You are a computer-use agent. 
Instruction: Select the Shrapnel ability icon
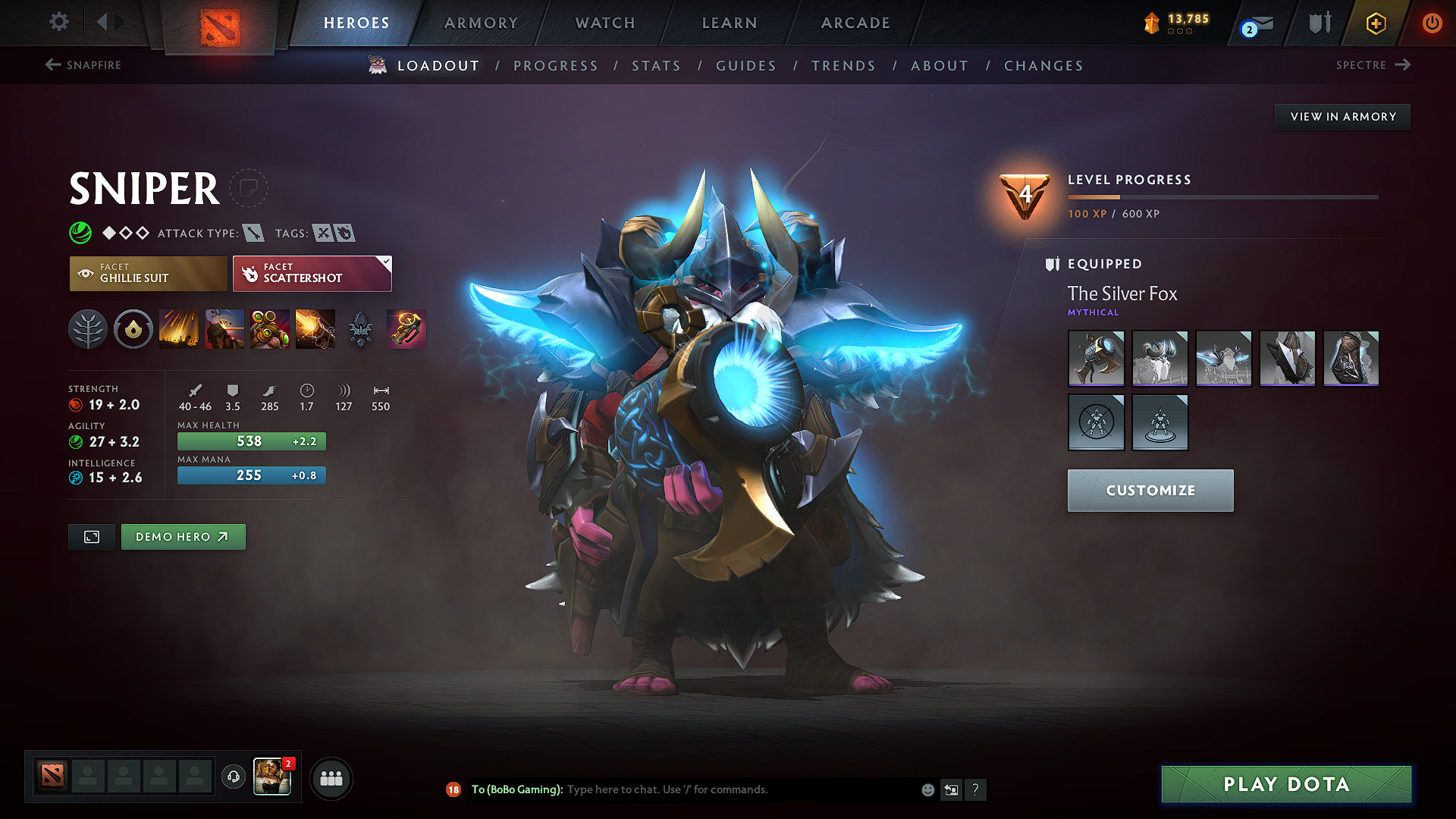[x=179, y=329]
